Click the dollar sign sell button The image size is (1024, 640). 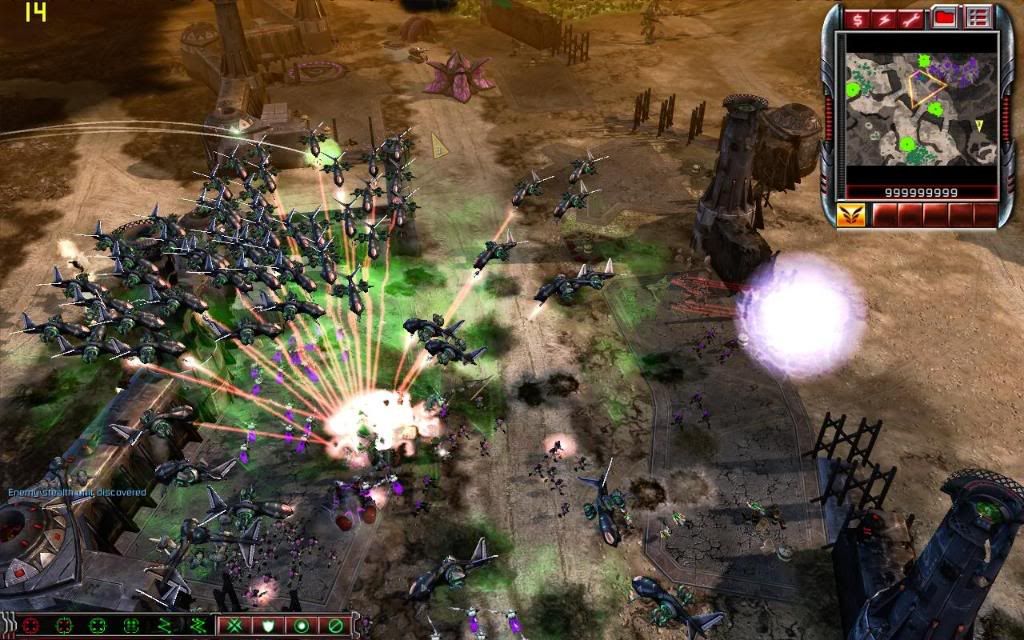857,18
